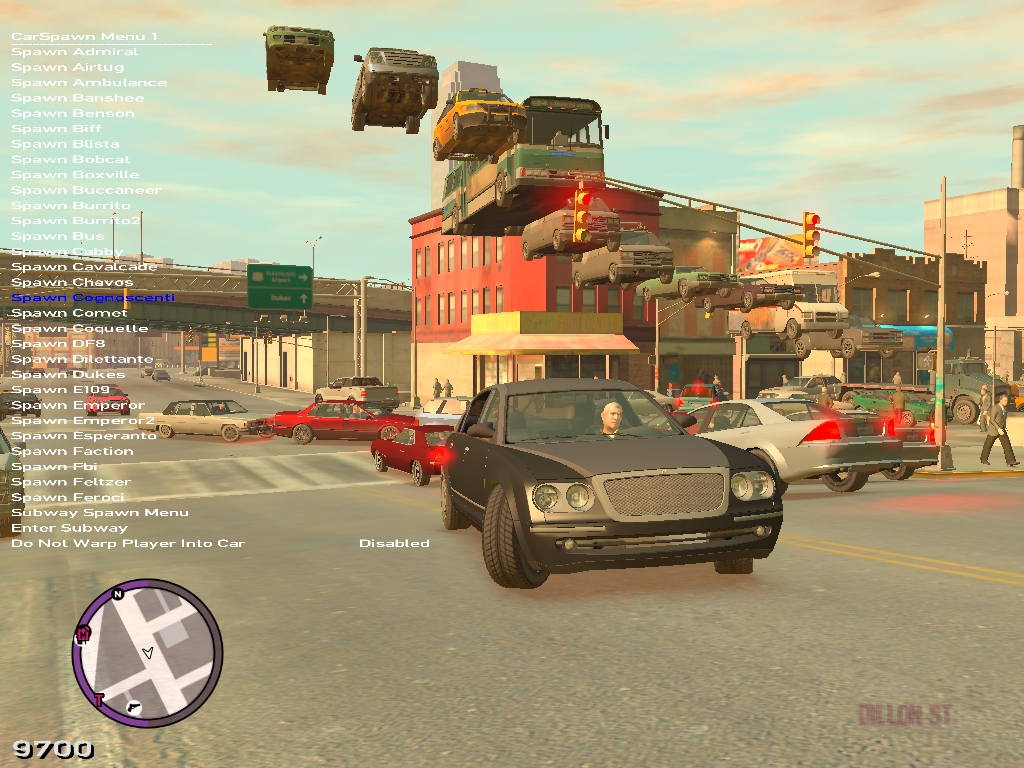Choose the Spawn Bus entry
Image resolution: width=1024 pixels, height=768 pixels.
coord(58,237)
